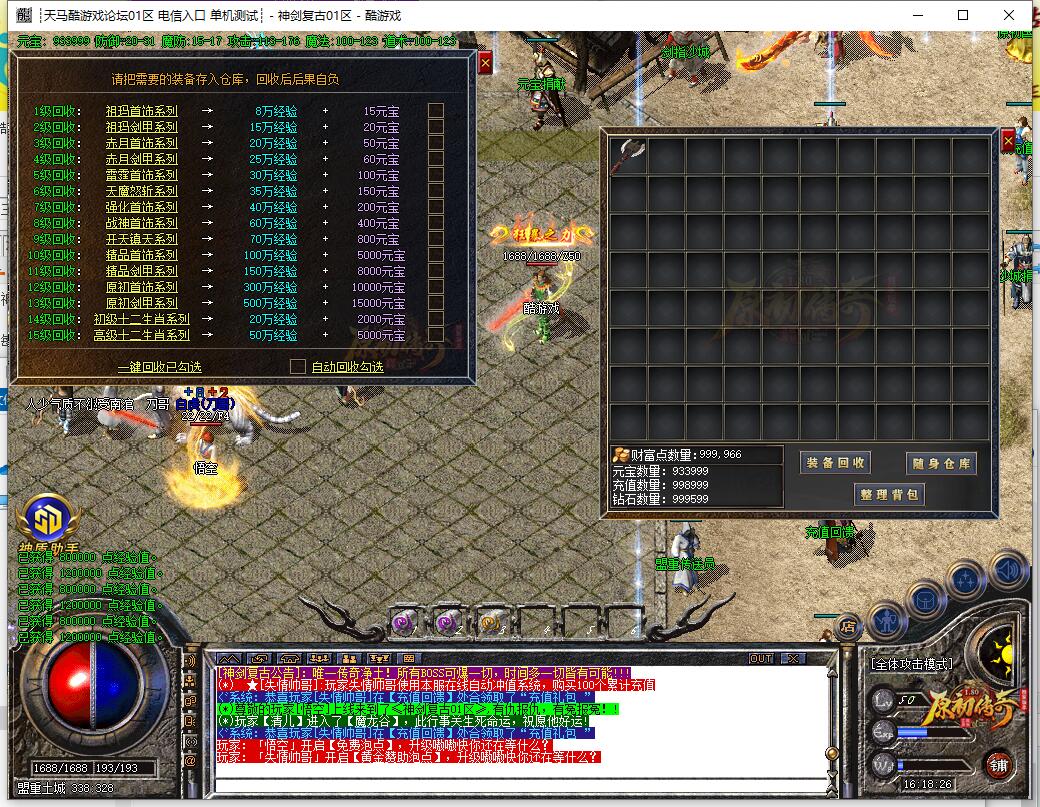1040x807 pixels.
Task: Open the 神质助手 assistant icon
Action: click(44, 518)
